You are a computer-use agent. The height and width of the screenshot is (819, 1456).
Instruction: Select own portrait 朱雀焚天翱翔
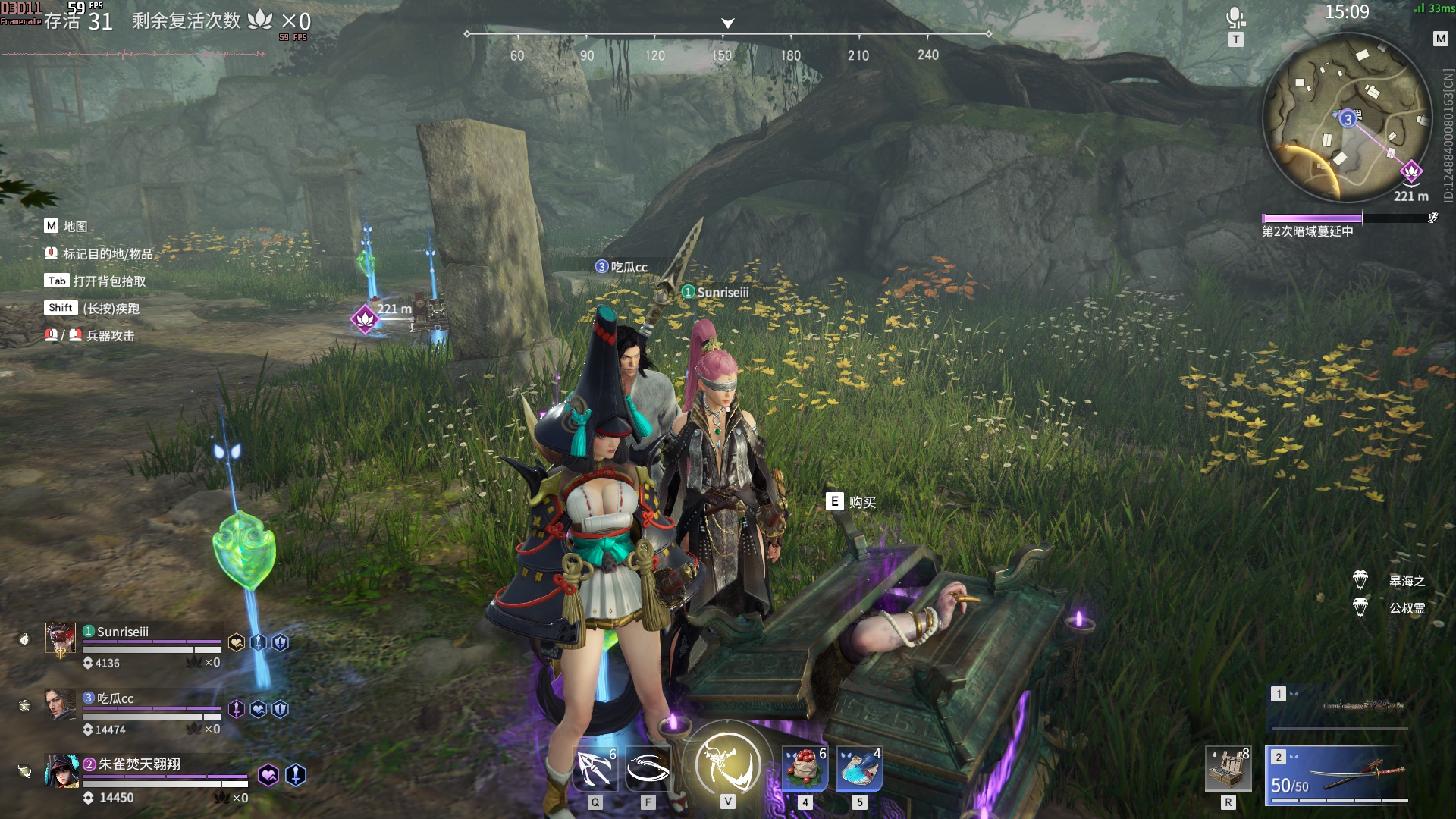[x=62, y=771]
